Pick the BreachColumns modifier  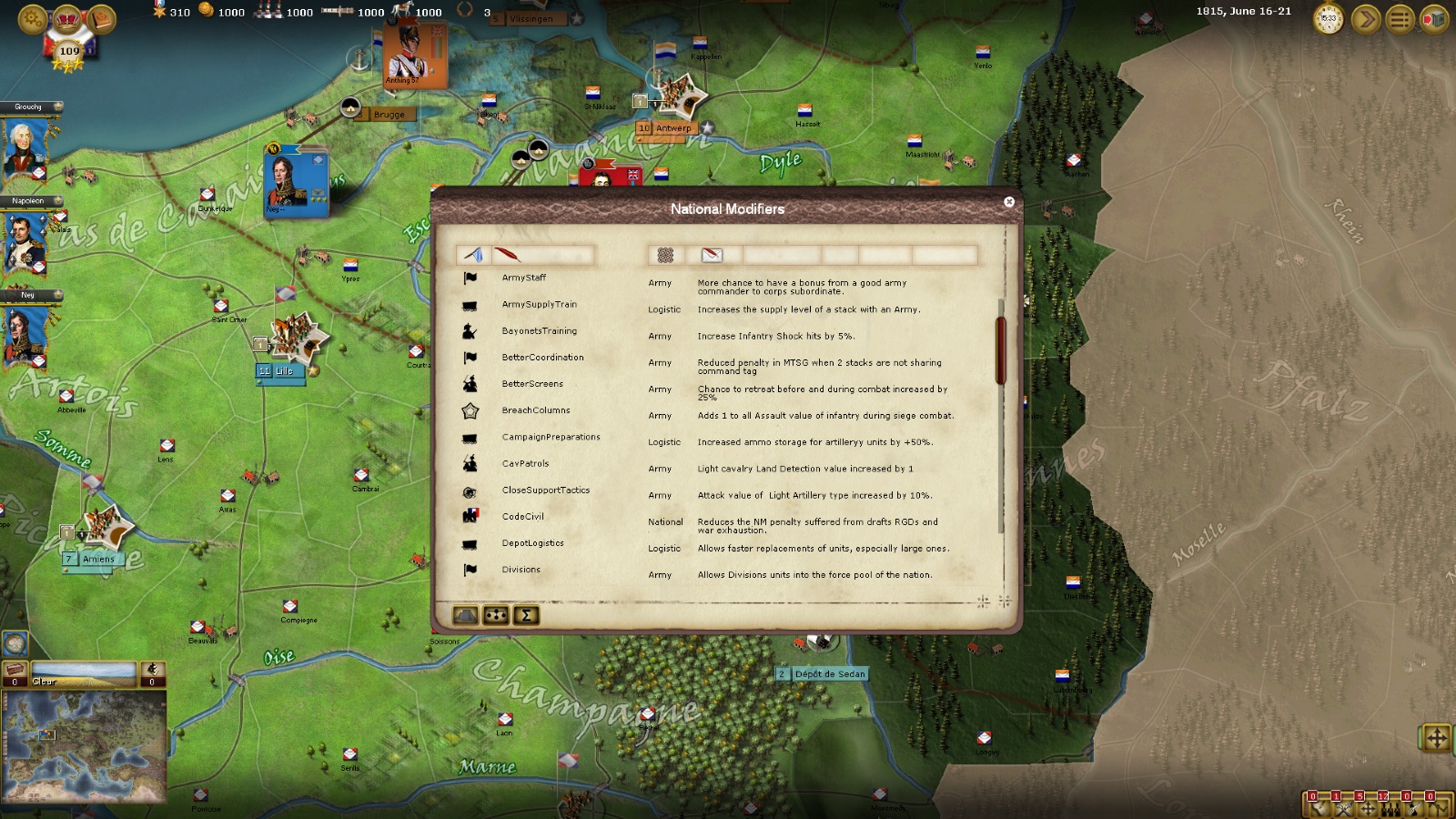(535, 410)
